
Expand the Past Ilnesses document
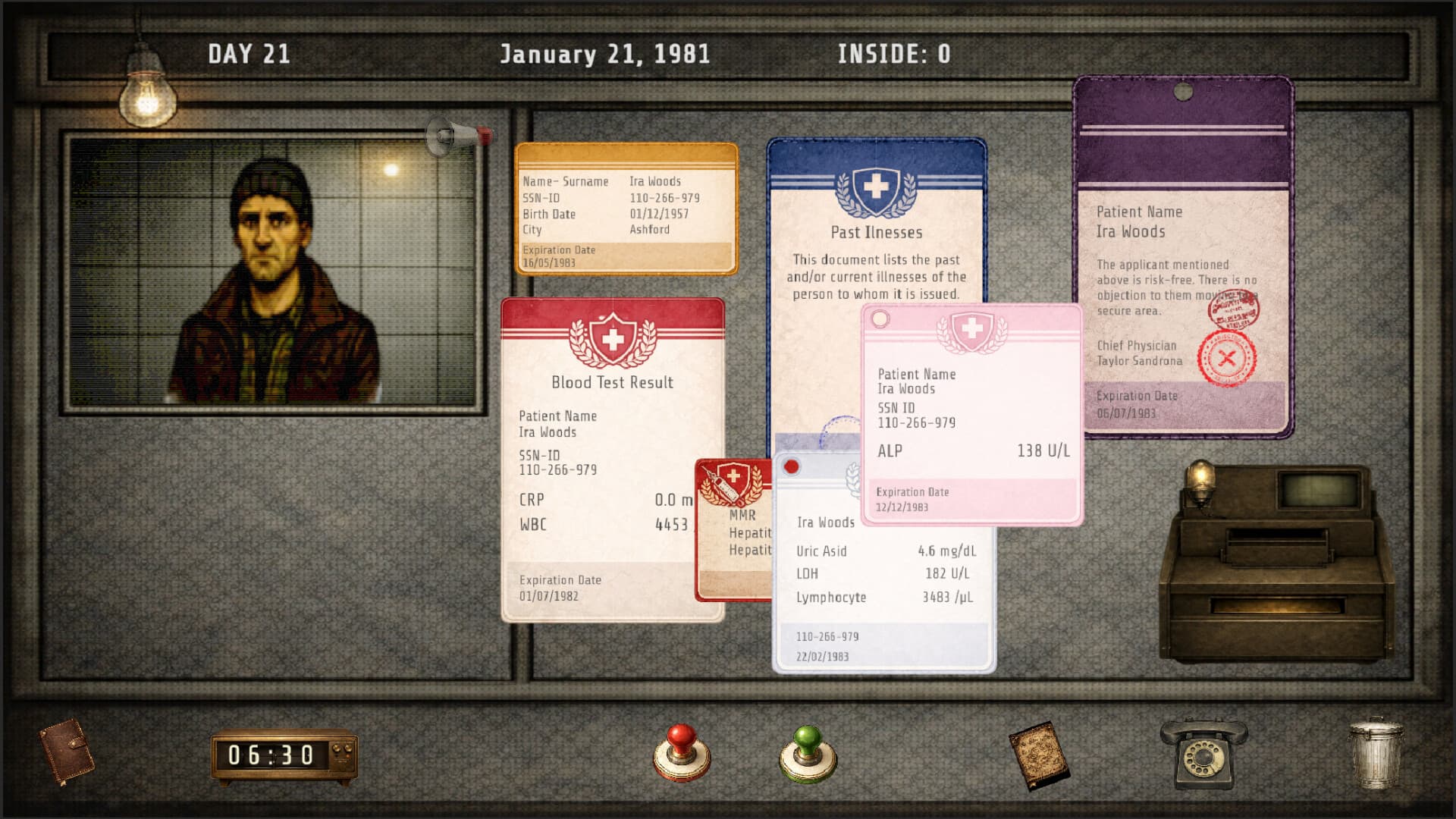coord(876,232)
